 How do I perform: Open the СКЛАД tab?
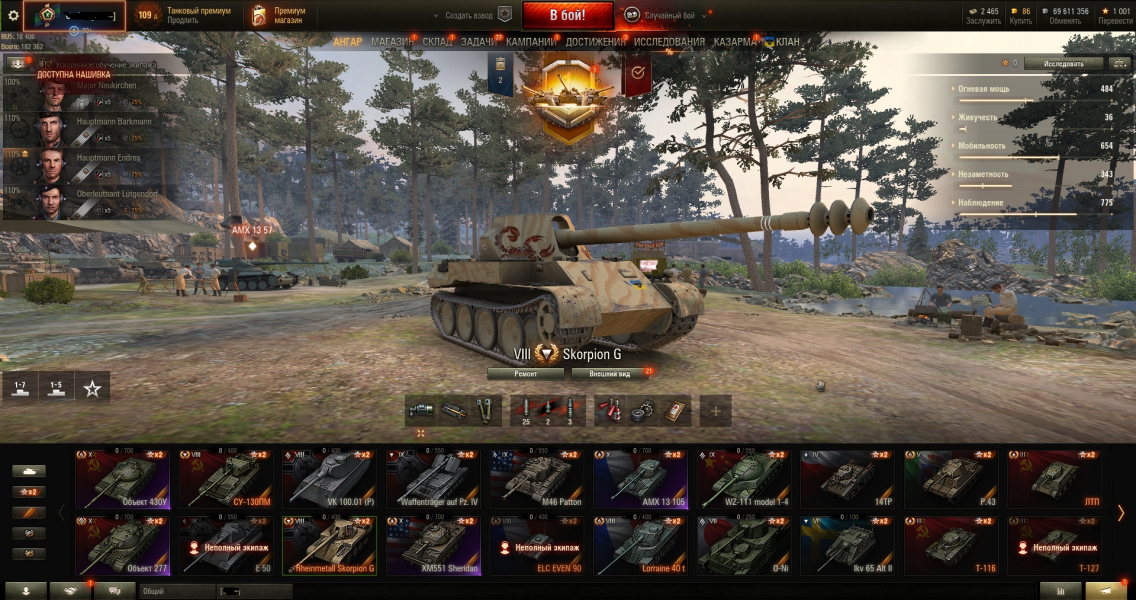[x=437, y=42]
